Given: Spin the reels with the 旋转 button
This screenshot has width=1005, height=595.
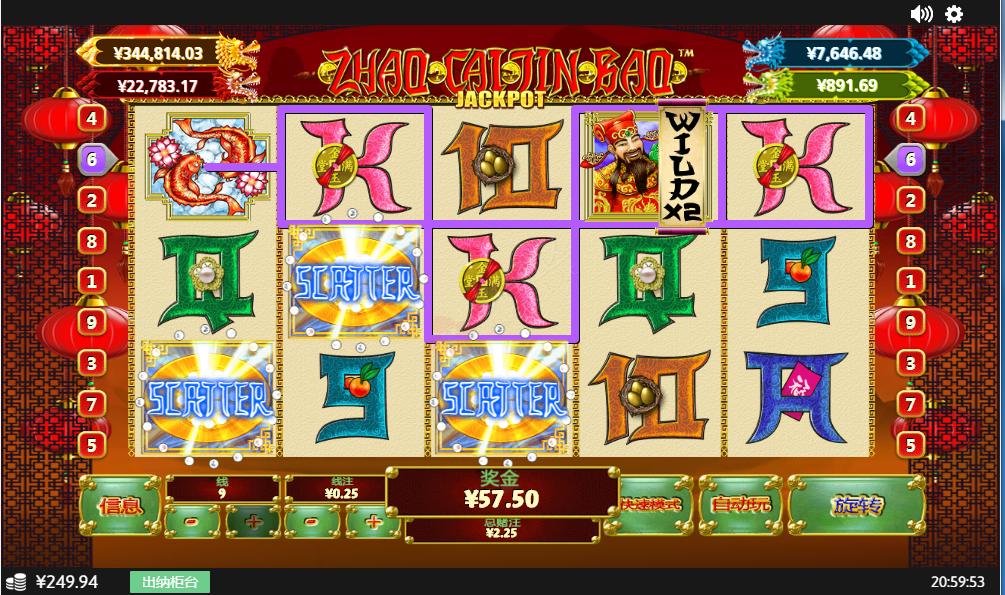Looking at the screenshot, I should (856, 505).
